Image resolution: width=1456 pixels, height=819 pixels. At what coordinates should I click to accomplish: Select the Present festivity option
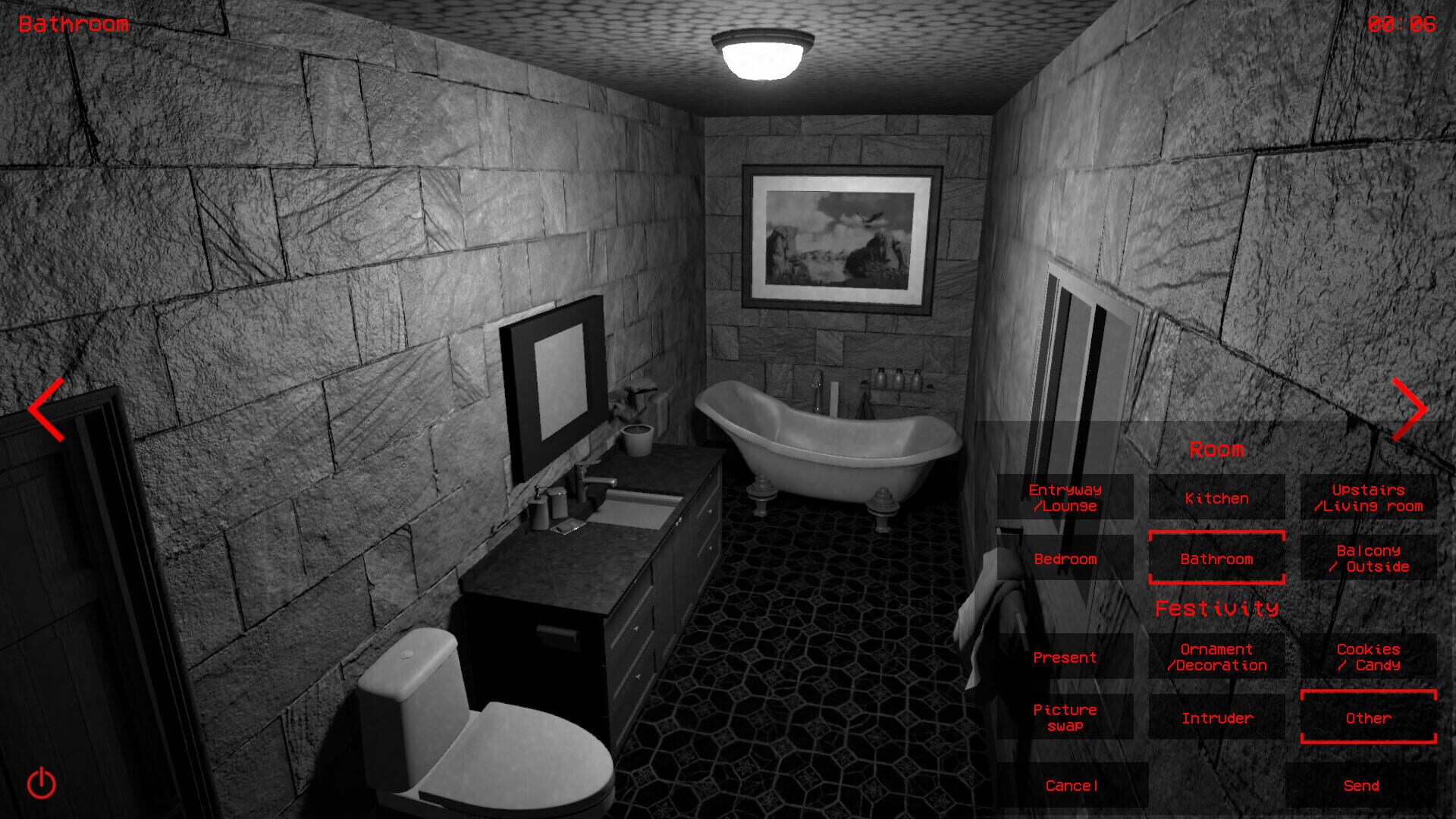coord(1068,657)
